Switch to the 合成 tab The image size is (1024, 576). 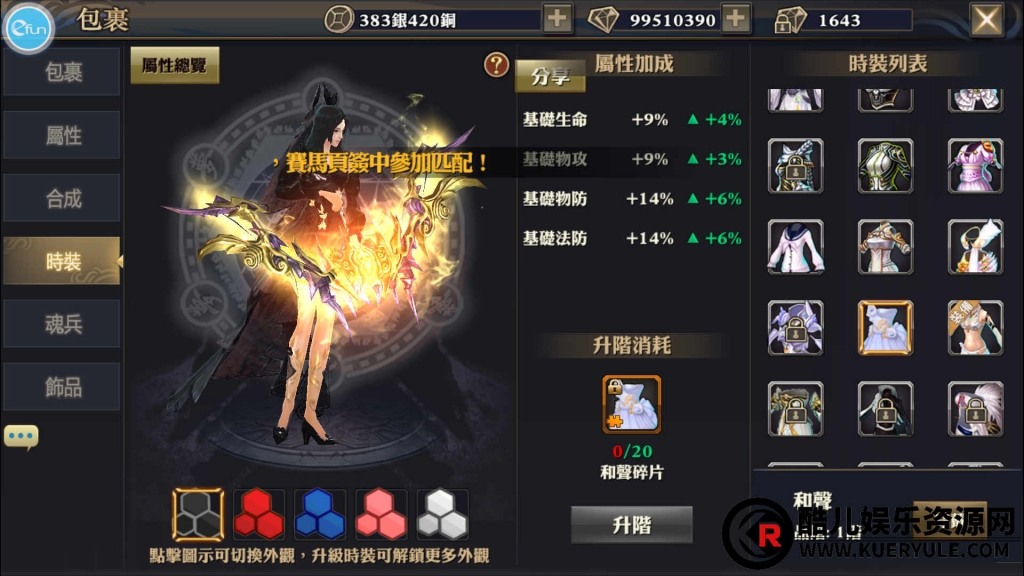pyautogui.click(x=62, y=198)
